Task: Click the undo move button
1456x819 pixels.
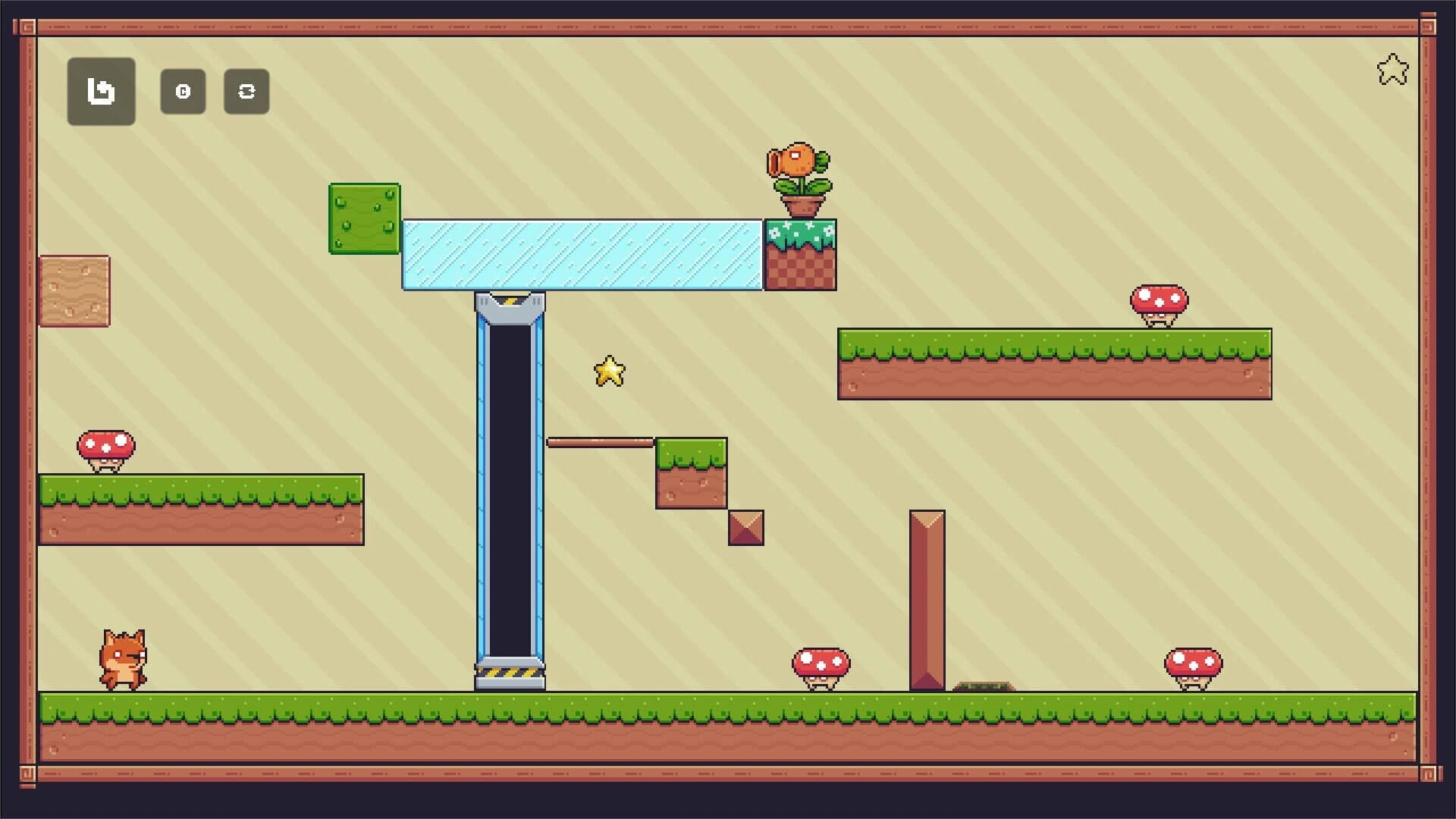Action: pyautogui.click(x=101, y=93)
